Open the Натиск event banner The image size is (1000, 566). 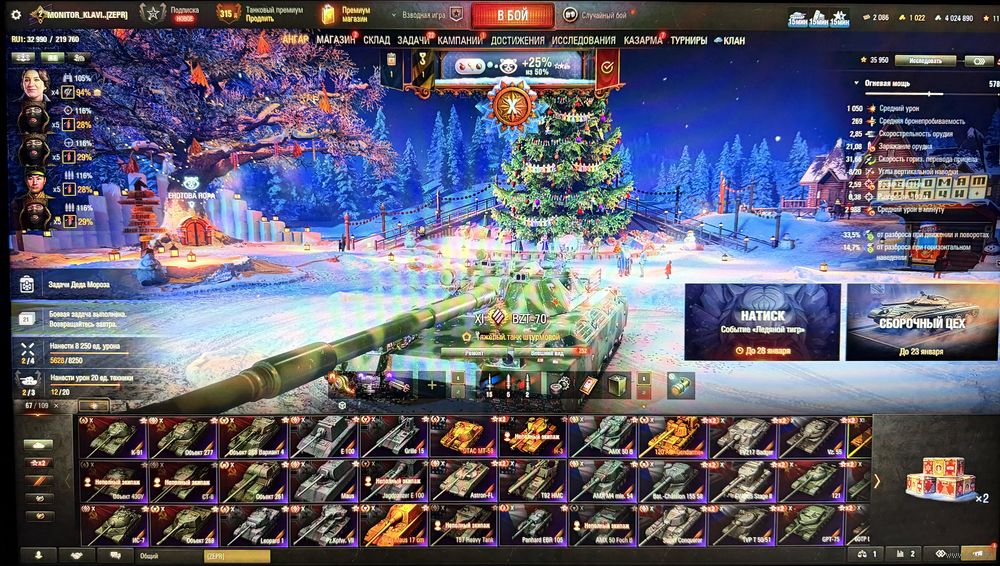[x=762, y=322]
